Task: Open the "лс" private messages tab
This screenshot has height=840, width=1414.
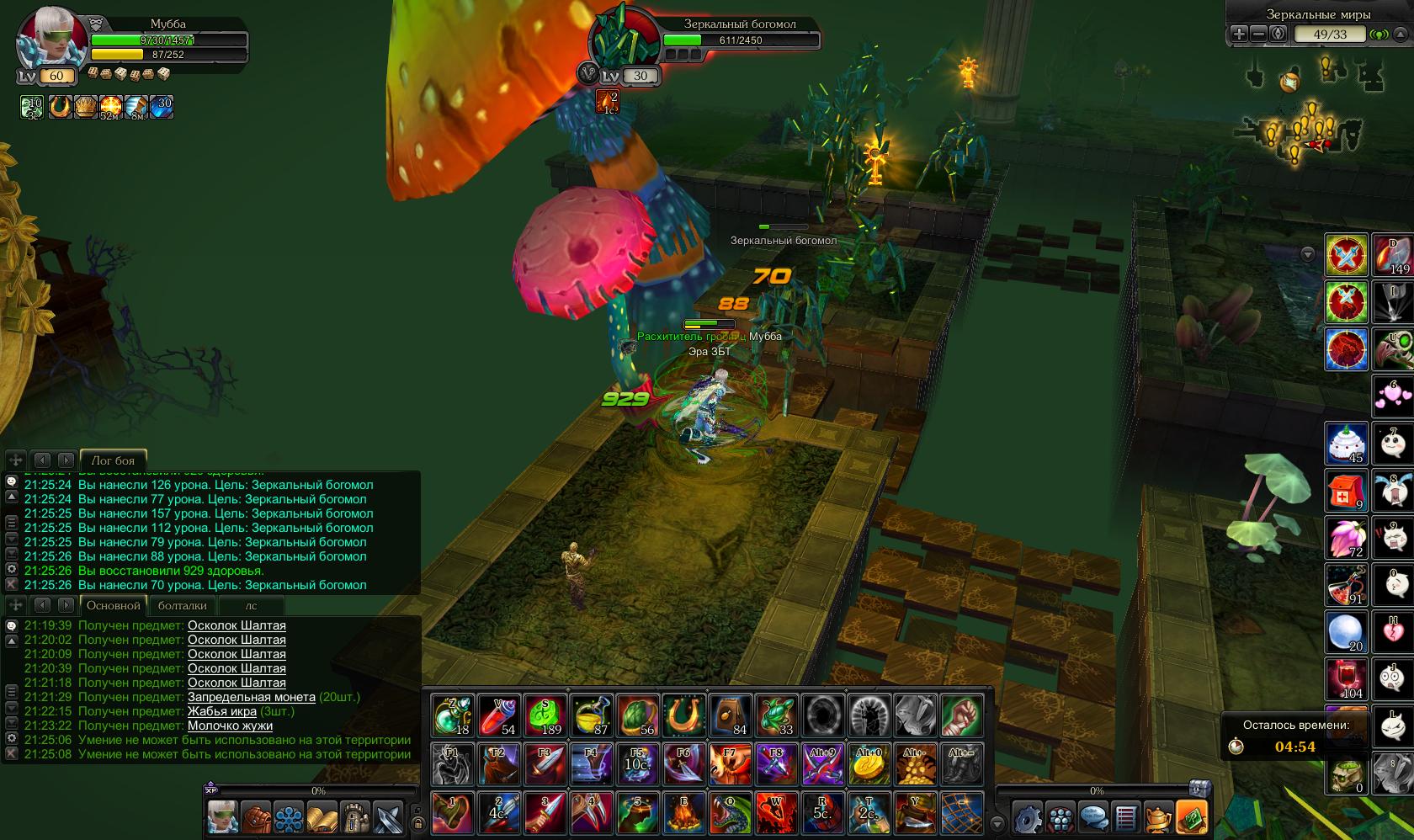Action: pos(251,605)
